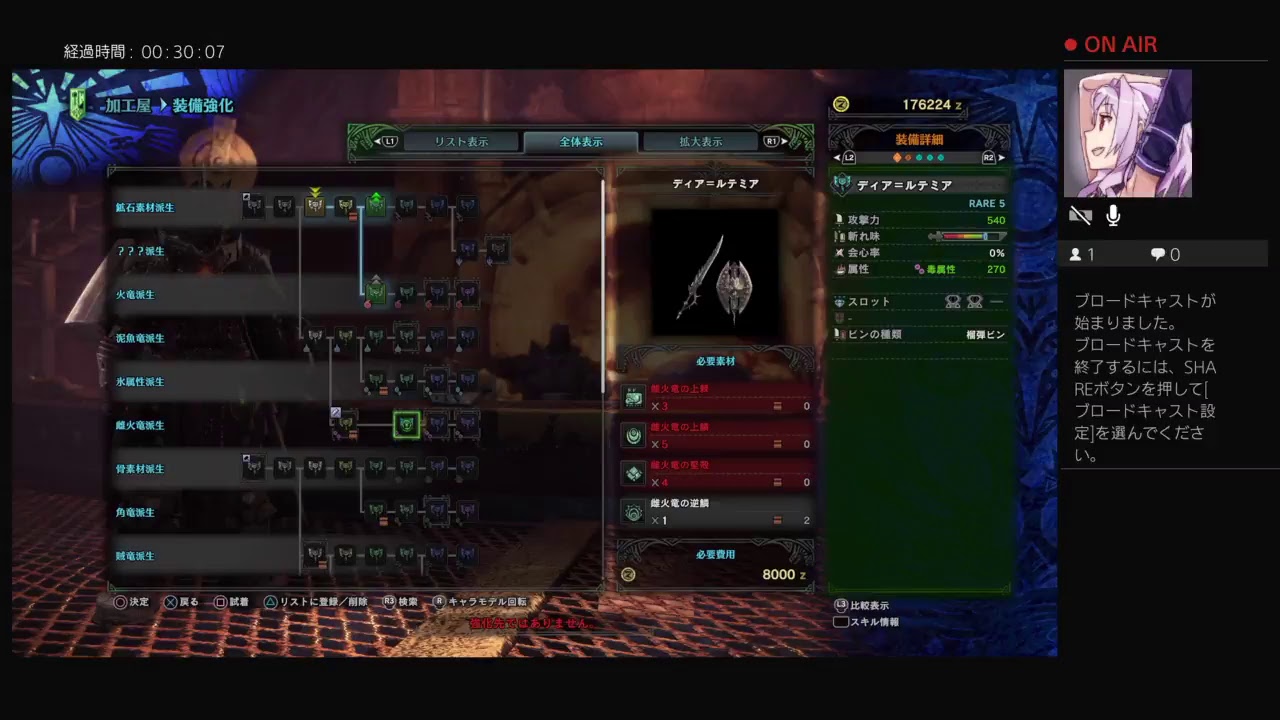The height and width of the screenshot is (720, 1280).
Task: Select the green upgrade weapon icon in 鉱石素材派生 row
Action: (375, 204)
